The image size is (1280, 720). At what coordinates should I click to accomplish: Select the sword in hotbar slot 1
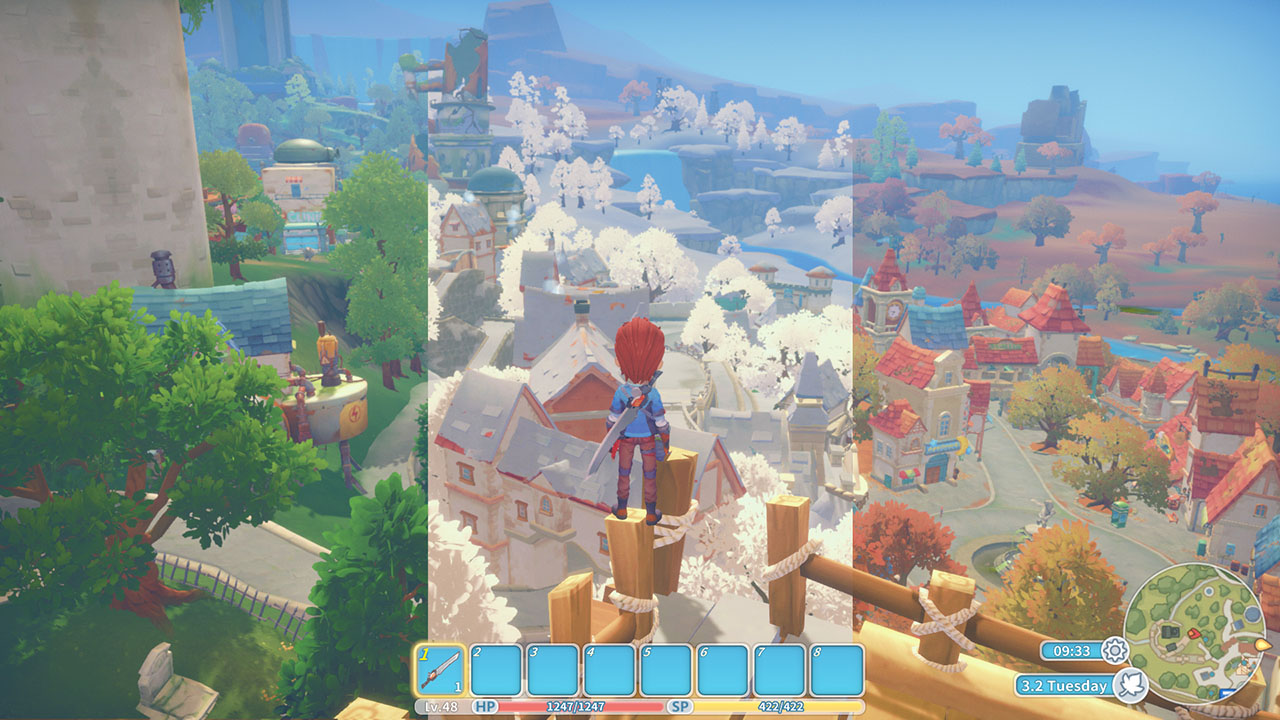pos(441,669)
